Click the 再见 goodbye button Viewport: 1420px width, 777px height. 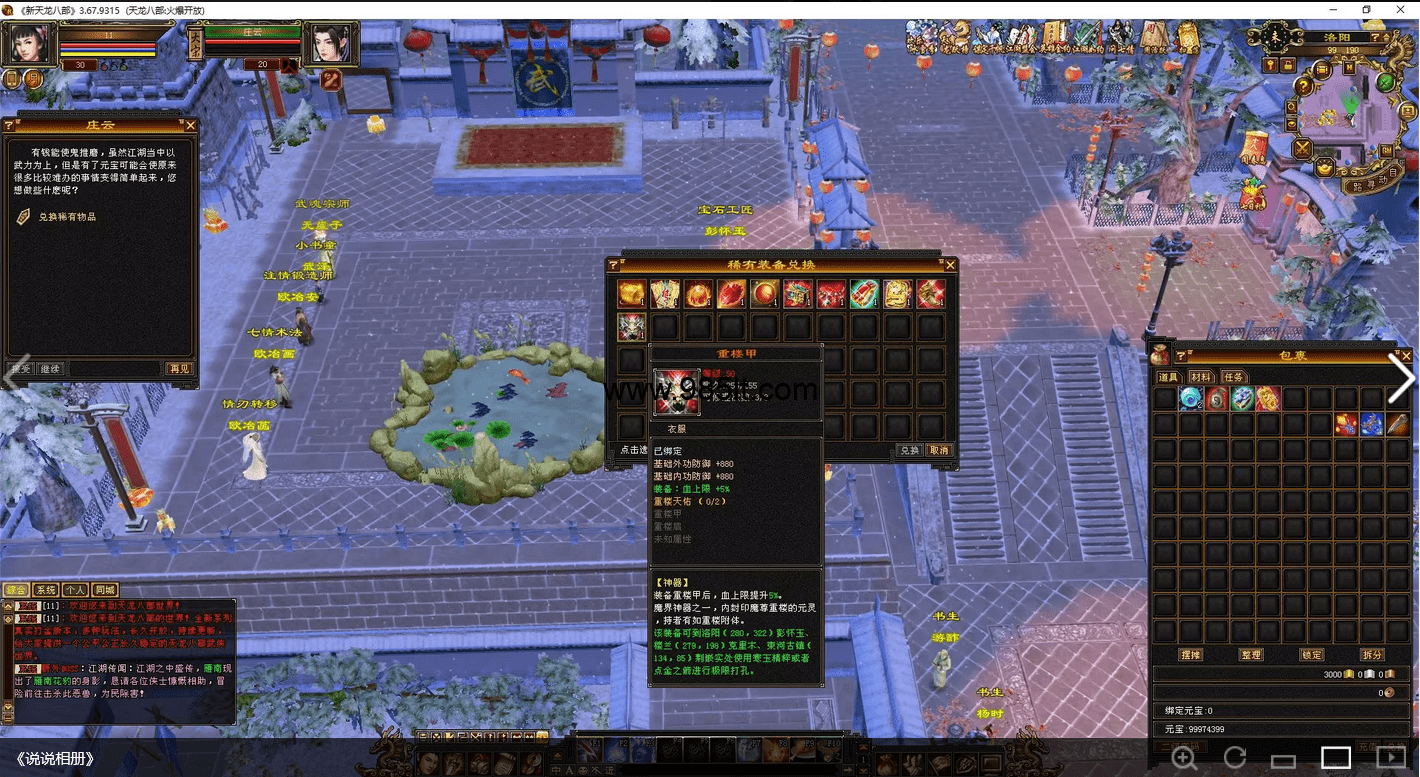tap(179, 369)
